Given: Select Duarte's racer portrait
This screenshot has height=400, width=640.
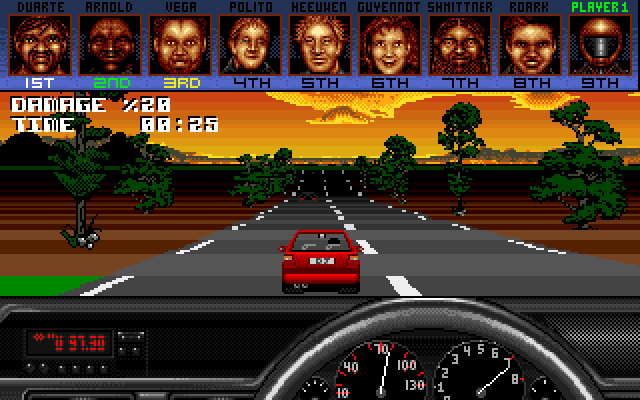Looking at the screenshot, I should 39,44.
